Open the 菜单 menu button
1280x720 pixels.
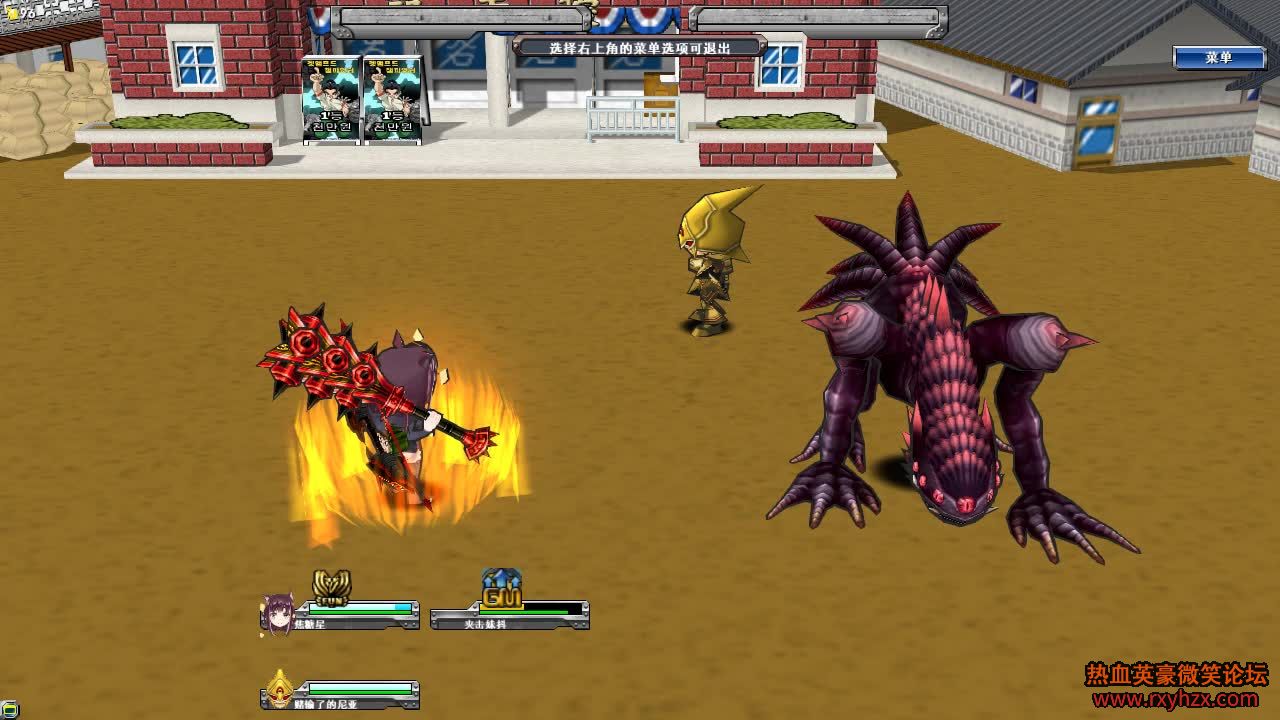tap(1218, 58)
